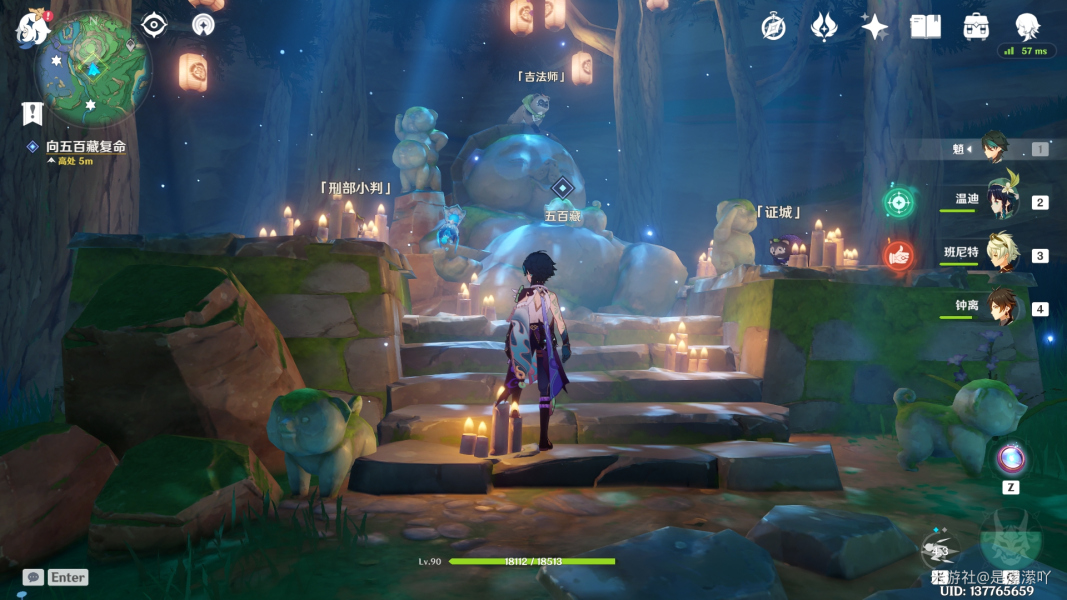Activate the elemental skill on cooldown

(x=940, y=549)
